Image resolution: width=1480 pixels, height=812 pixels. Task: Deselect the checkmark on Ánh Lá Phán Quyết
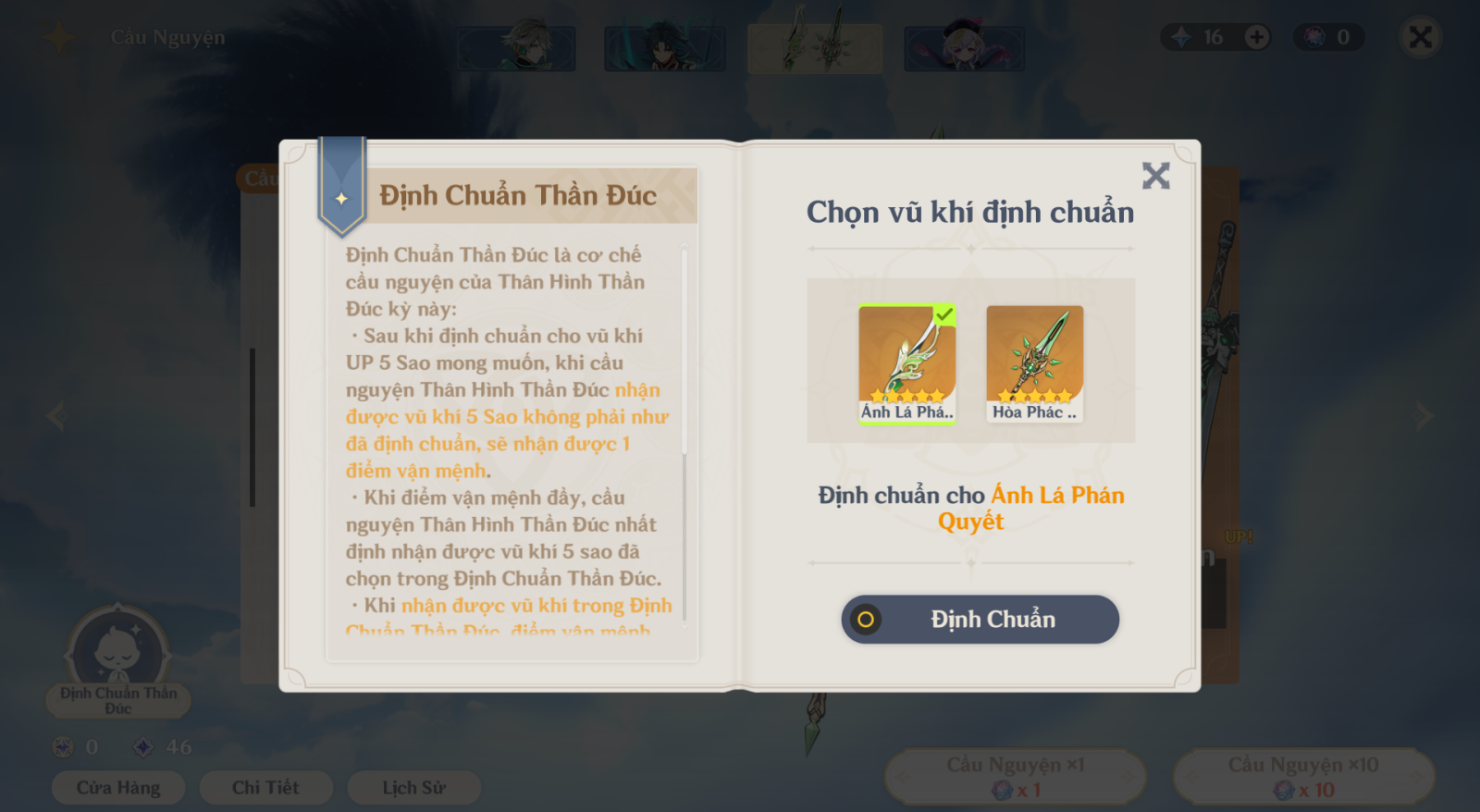pyautogui.click(x=944, y=316)
